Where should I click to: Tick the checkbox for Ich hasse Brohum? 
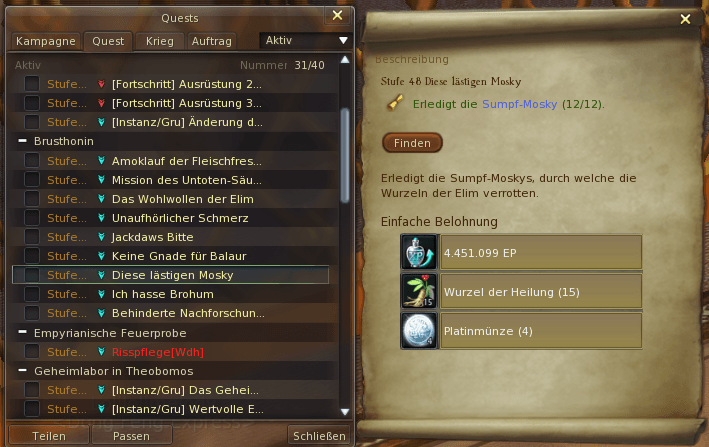[x=32, y=294]
